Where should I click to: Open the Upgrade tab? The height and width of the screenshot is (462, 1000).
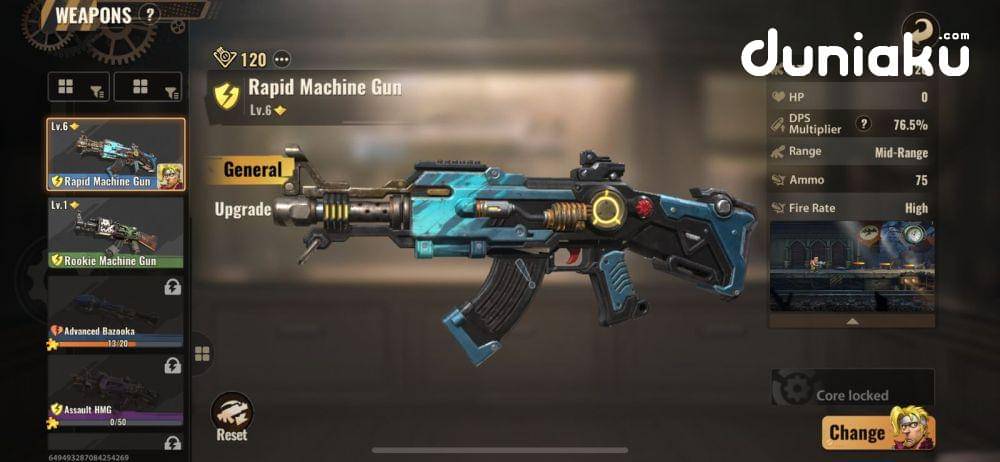click(243, 209)
